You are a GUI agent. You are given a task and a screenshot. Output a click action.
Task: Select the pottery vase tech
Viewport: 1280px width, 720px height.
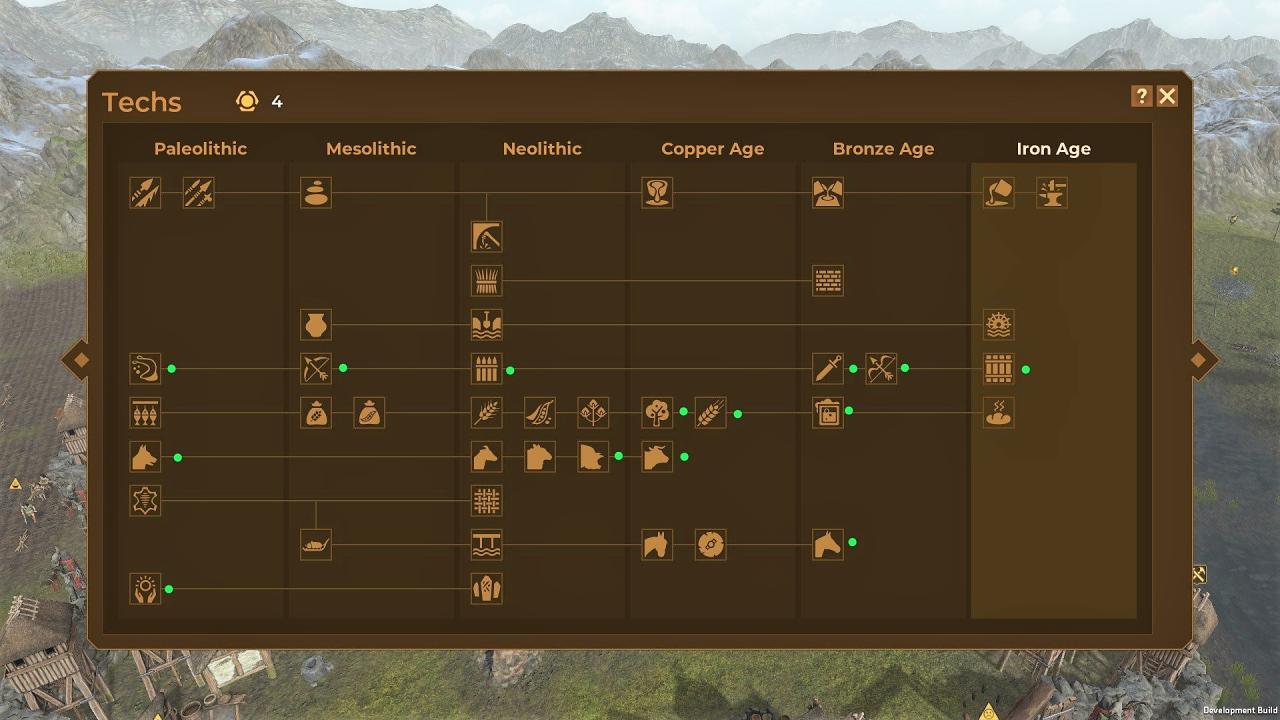[316, 325]
